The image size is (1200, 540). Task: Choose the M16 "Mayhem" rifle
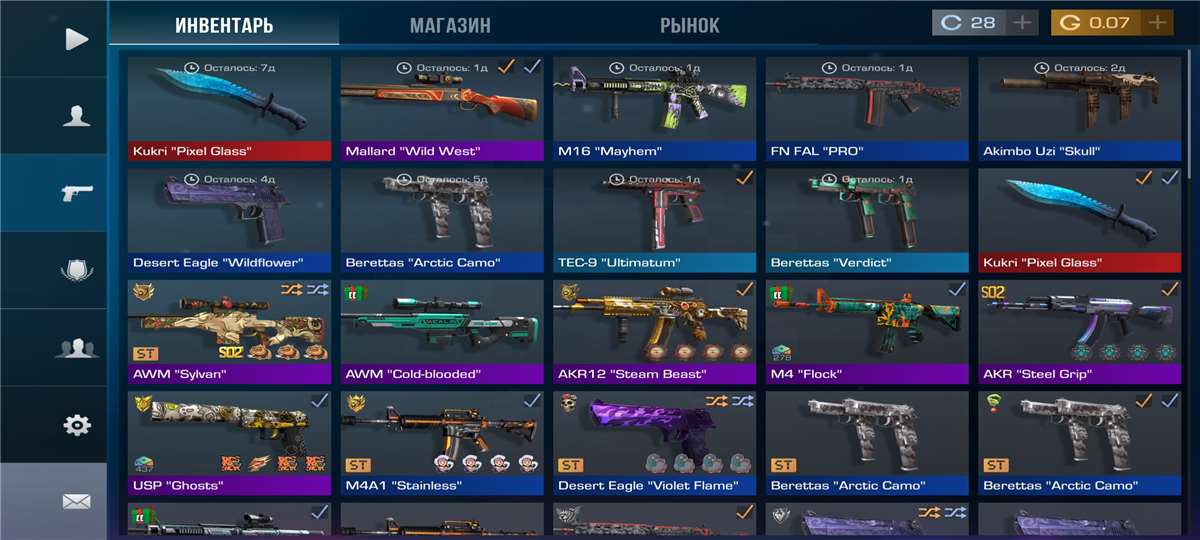654,108
